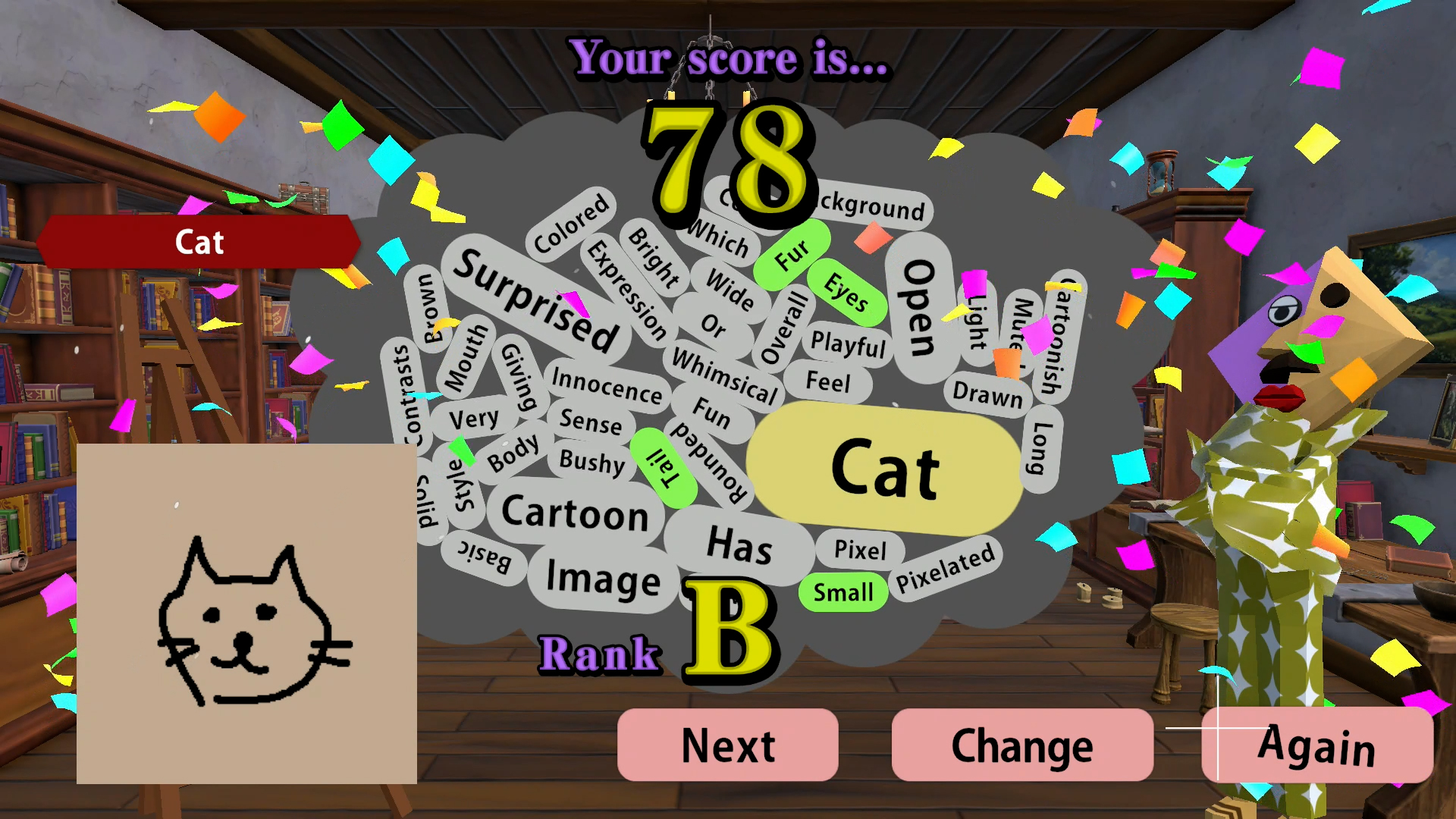Click the red Cat title banner
Viewport: 1456px width, 819px height.
[x=199, y=241]
